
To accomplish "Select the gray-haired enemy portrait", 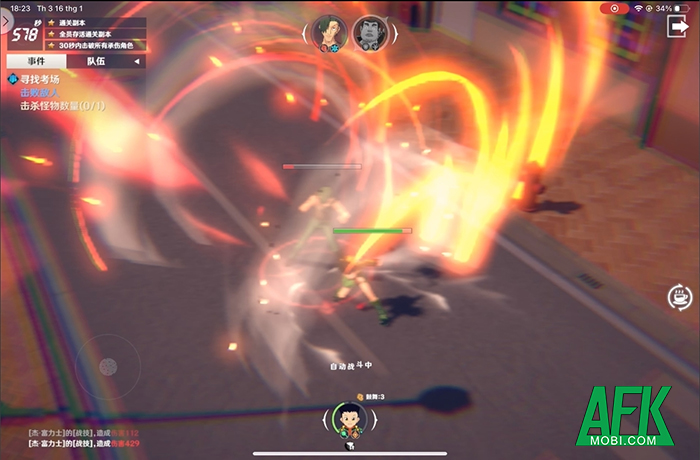I will click(x=367, y=32).
